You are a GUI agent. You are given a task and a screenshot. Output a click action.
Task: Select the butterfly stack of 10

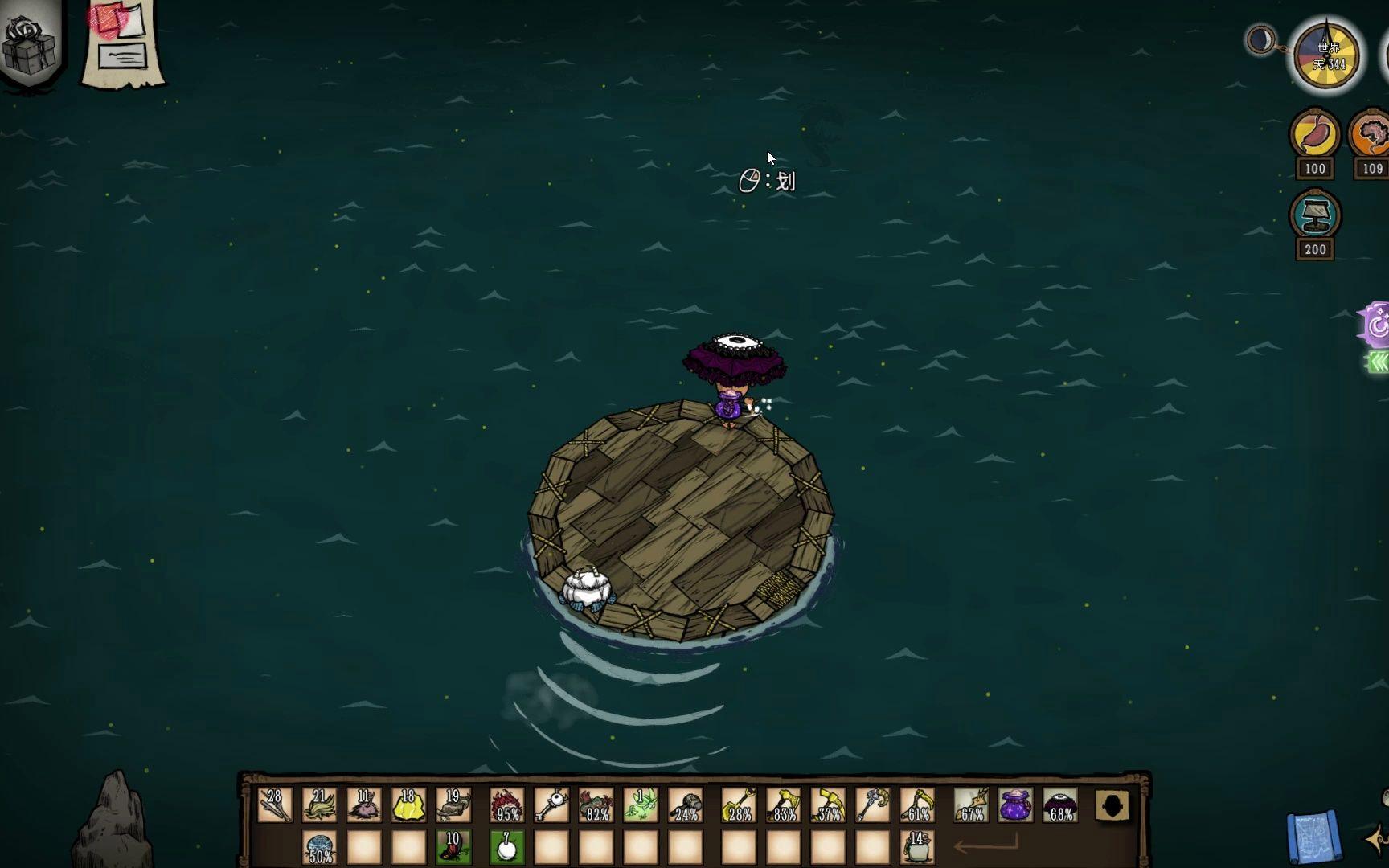[x=453, y=847]
